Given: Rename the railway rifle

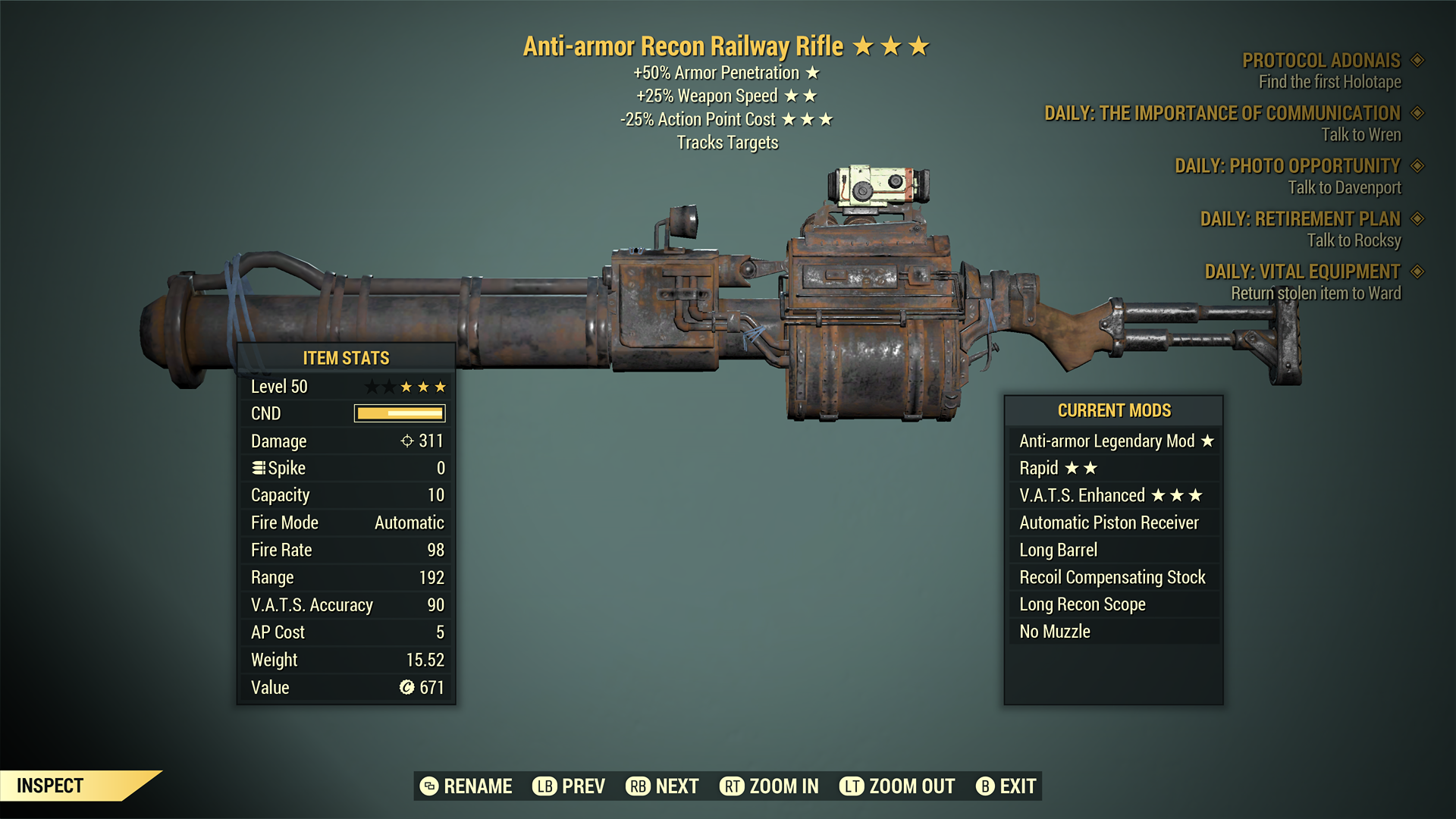Looking at the screenshot, I should click(x=466, y=786).
